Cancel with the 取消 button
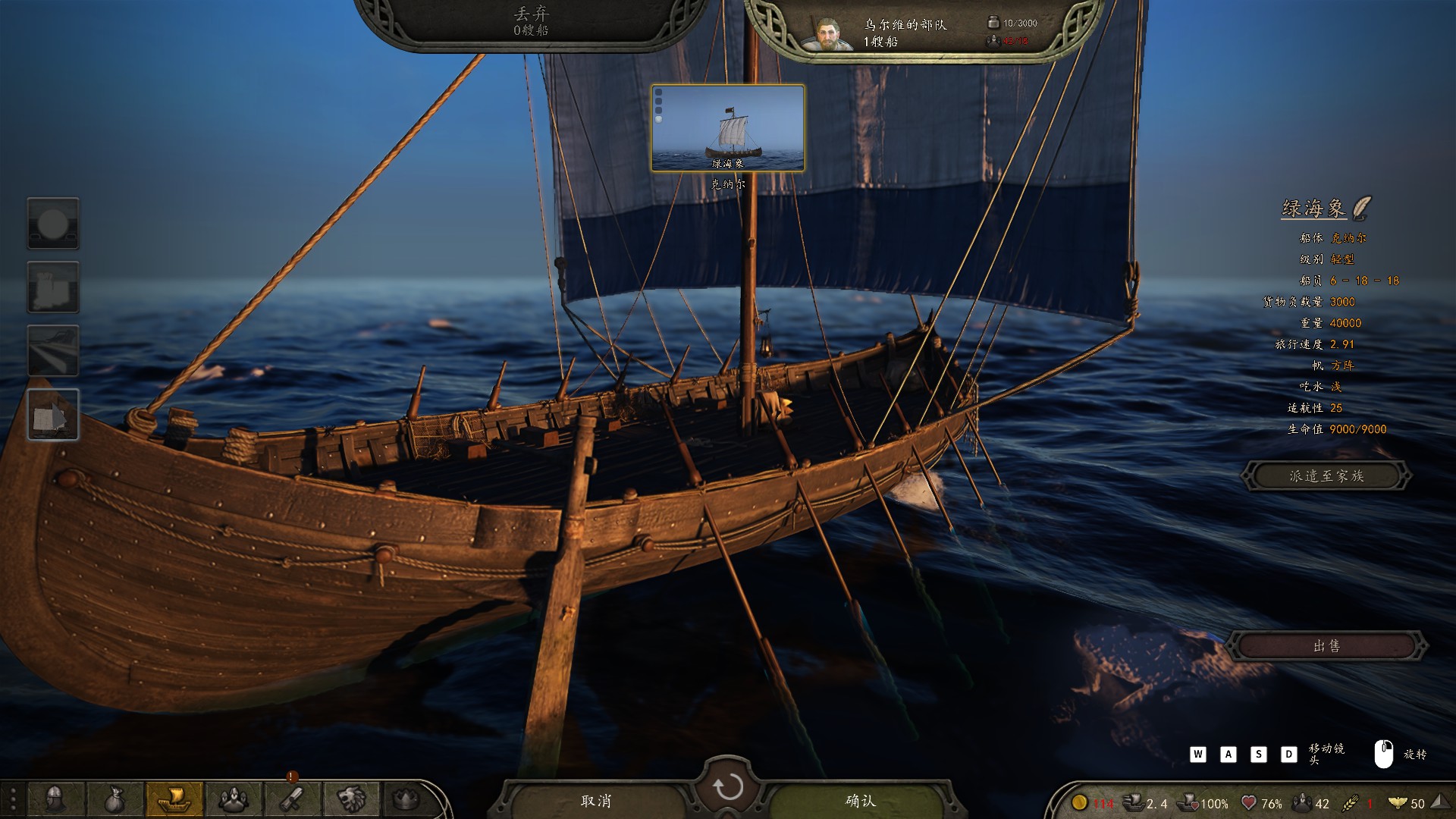This screenshot has height=819, width=1456. (x=596, y=801)
